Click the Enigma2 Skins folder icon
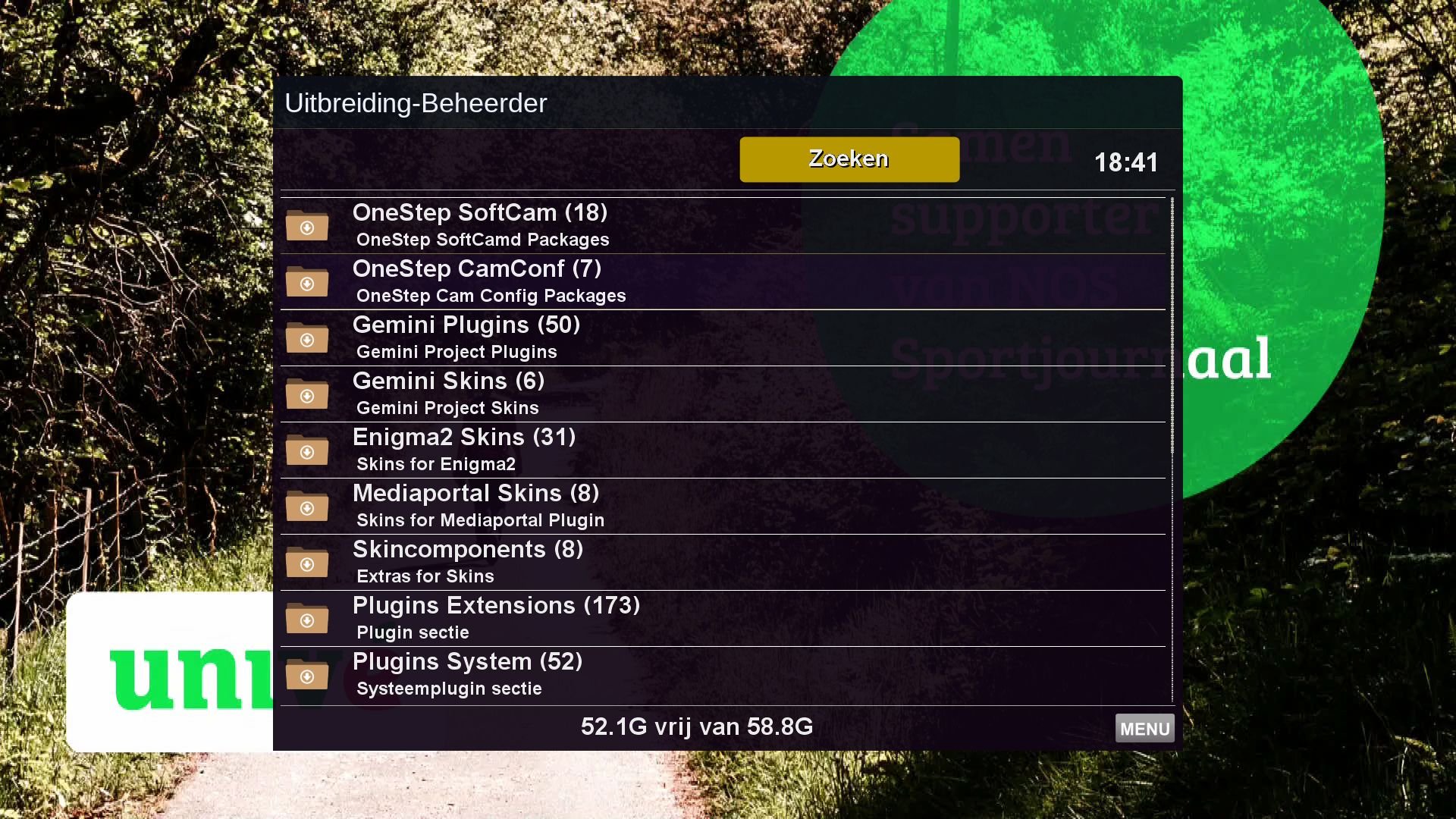 (306, 450)
